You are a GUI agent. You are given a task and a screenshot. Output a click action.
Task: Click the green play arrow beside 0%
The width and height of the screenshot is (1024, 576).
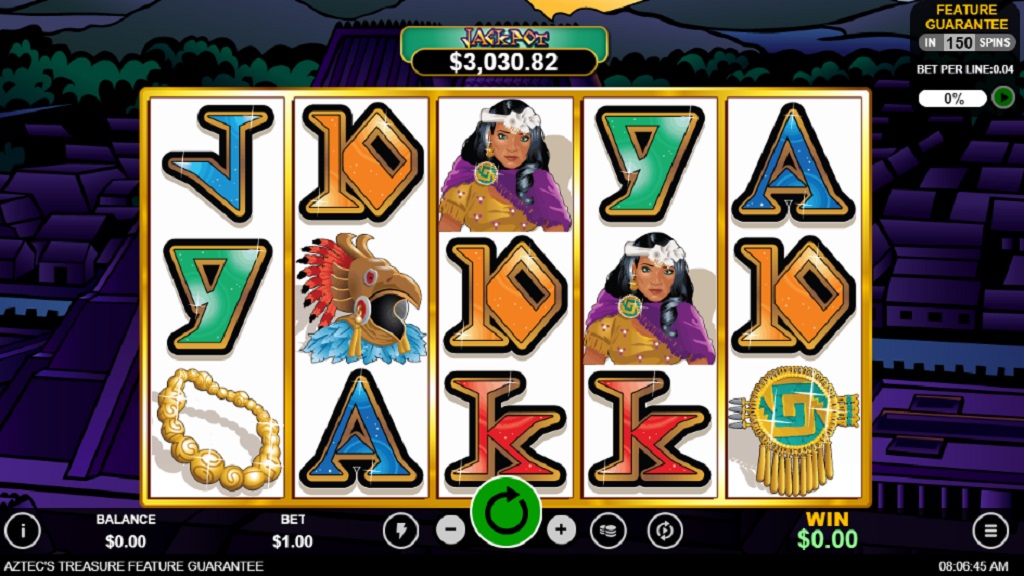(x=1003, y=98)
